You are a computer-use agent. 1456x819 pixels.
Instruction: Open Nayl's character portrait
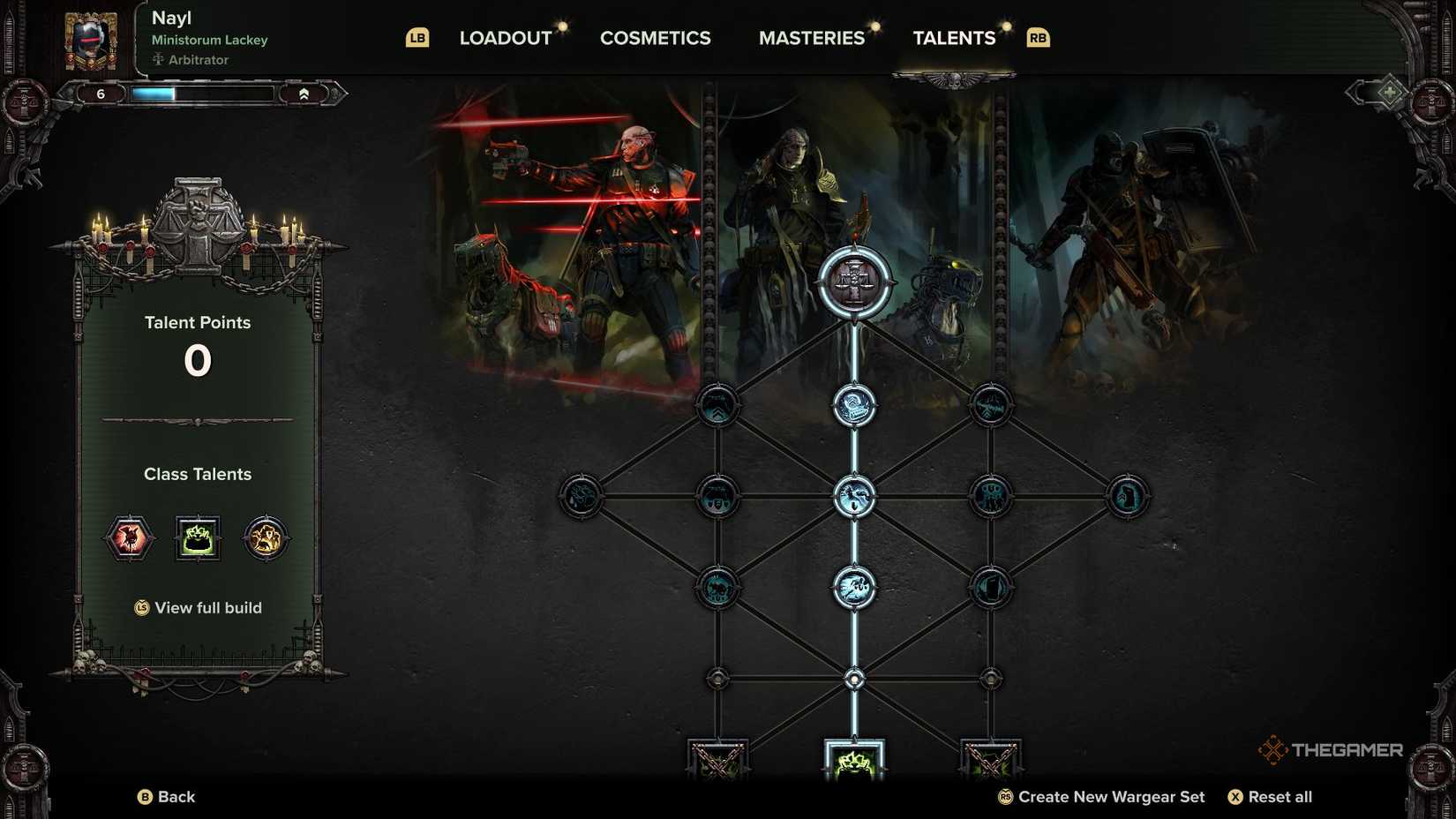(x=93, y=37)
